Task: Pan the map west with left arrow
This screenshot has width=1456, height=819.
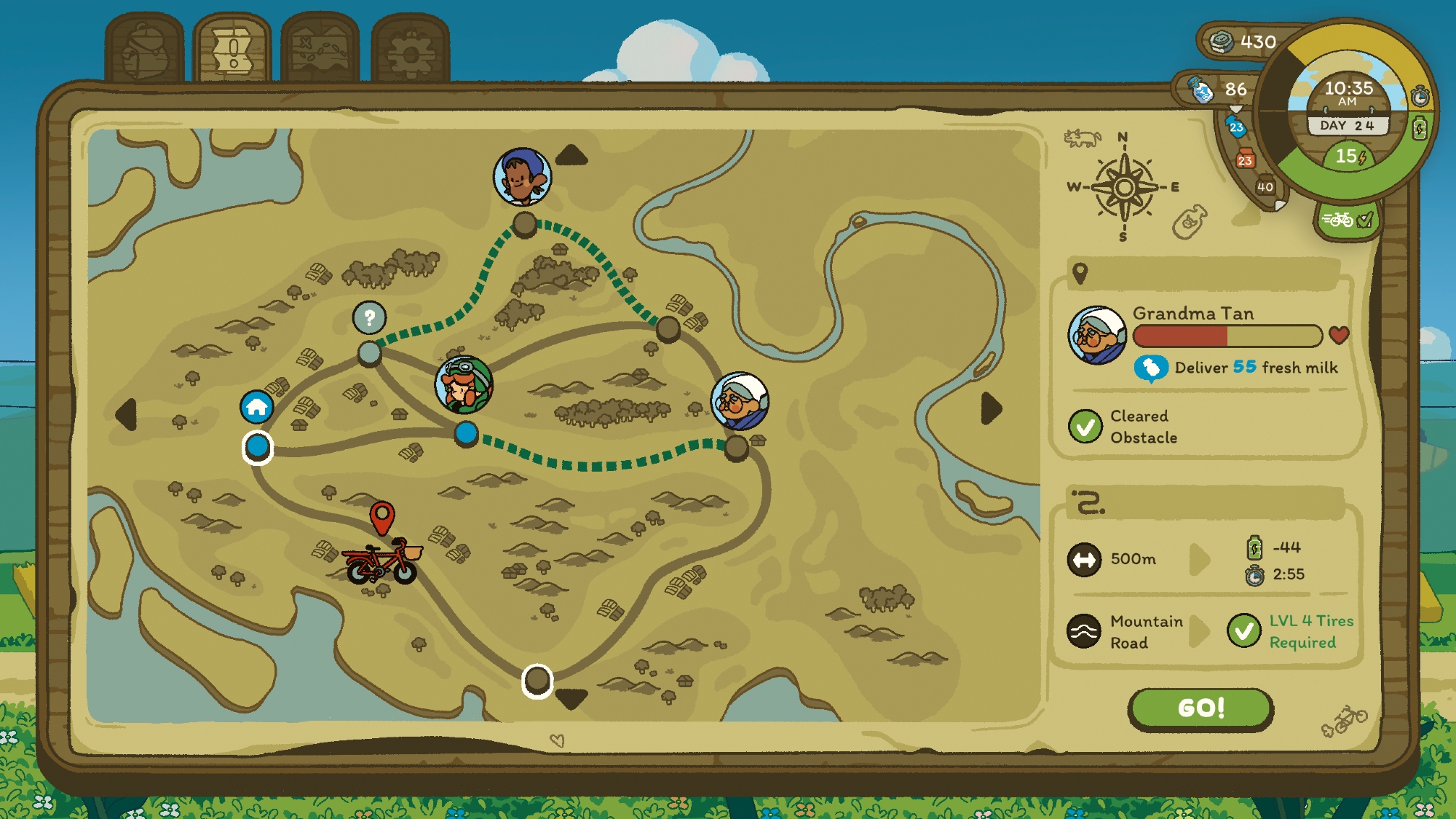Action: (127, 414)
